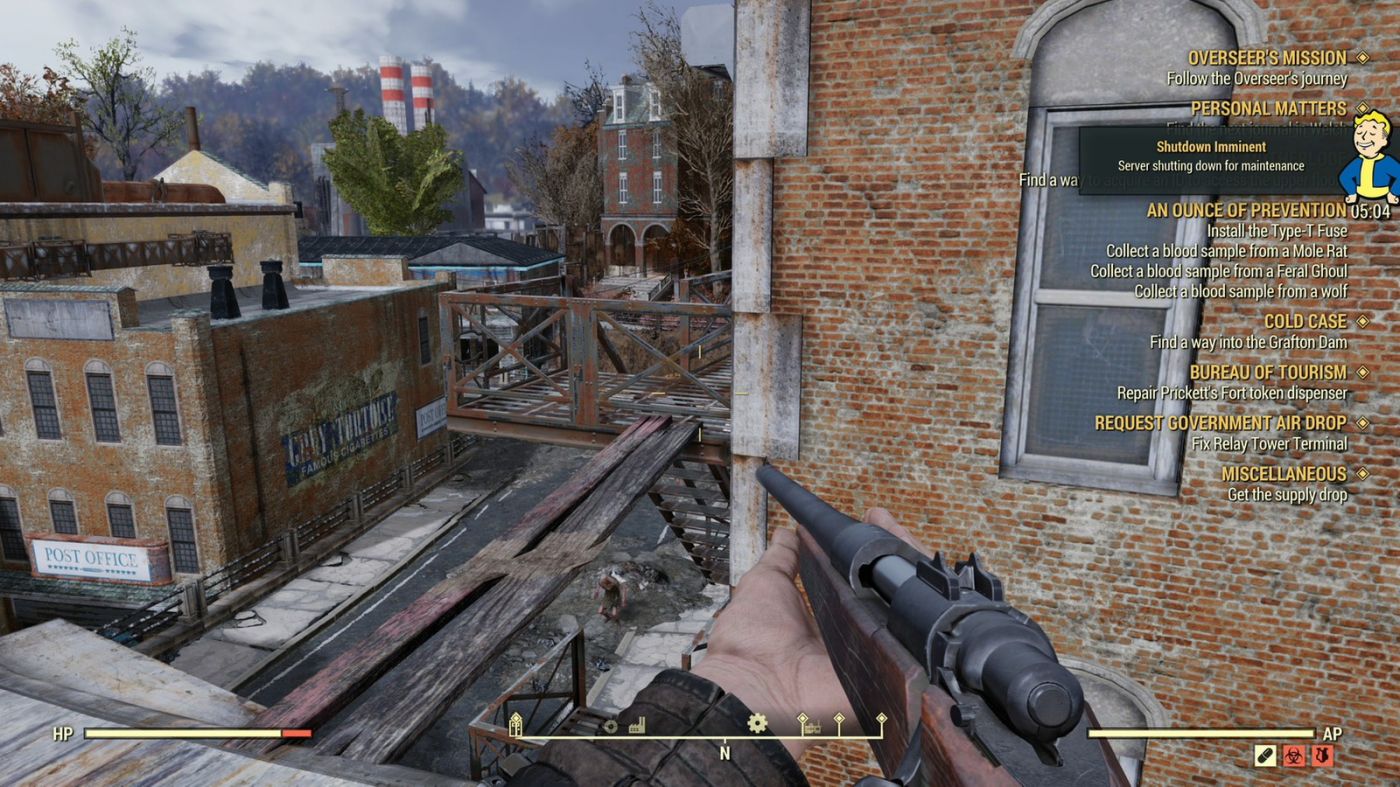The height and width of the screenshot is (787, 1400).
Task: Select the red armor status icon
Action: 1323,756
